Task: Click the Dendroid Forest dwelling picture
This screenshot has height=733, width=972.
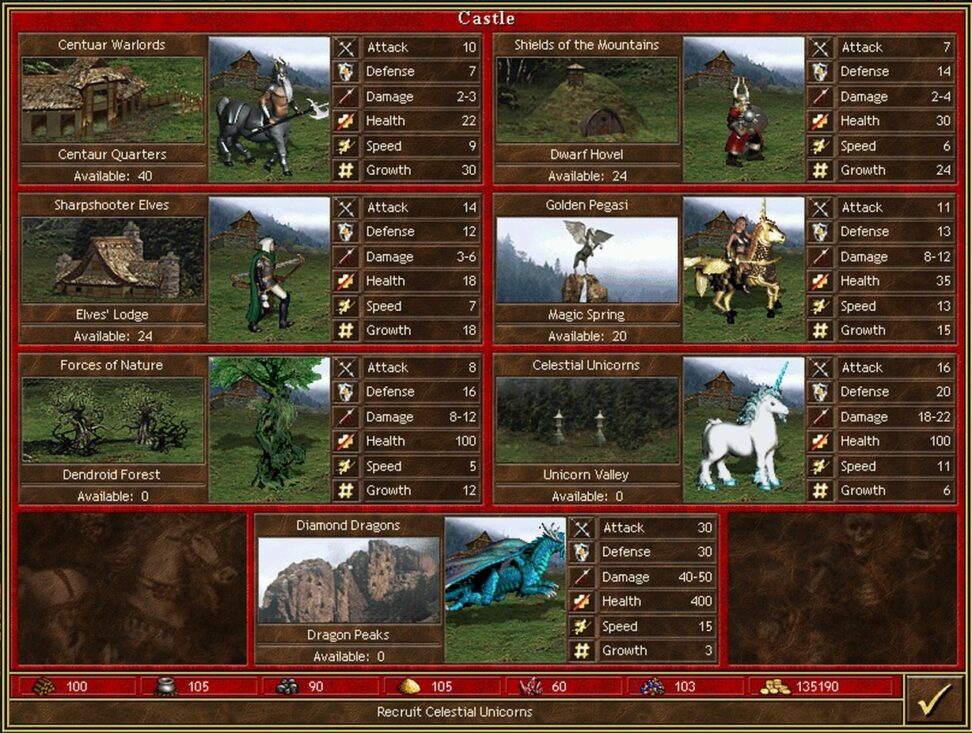Action: [112, 419]
